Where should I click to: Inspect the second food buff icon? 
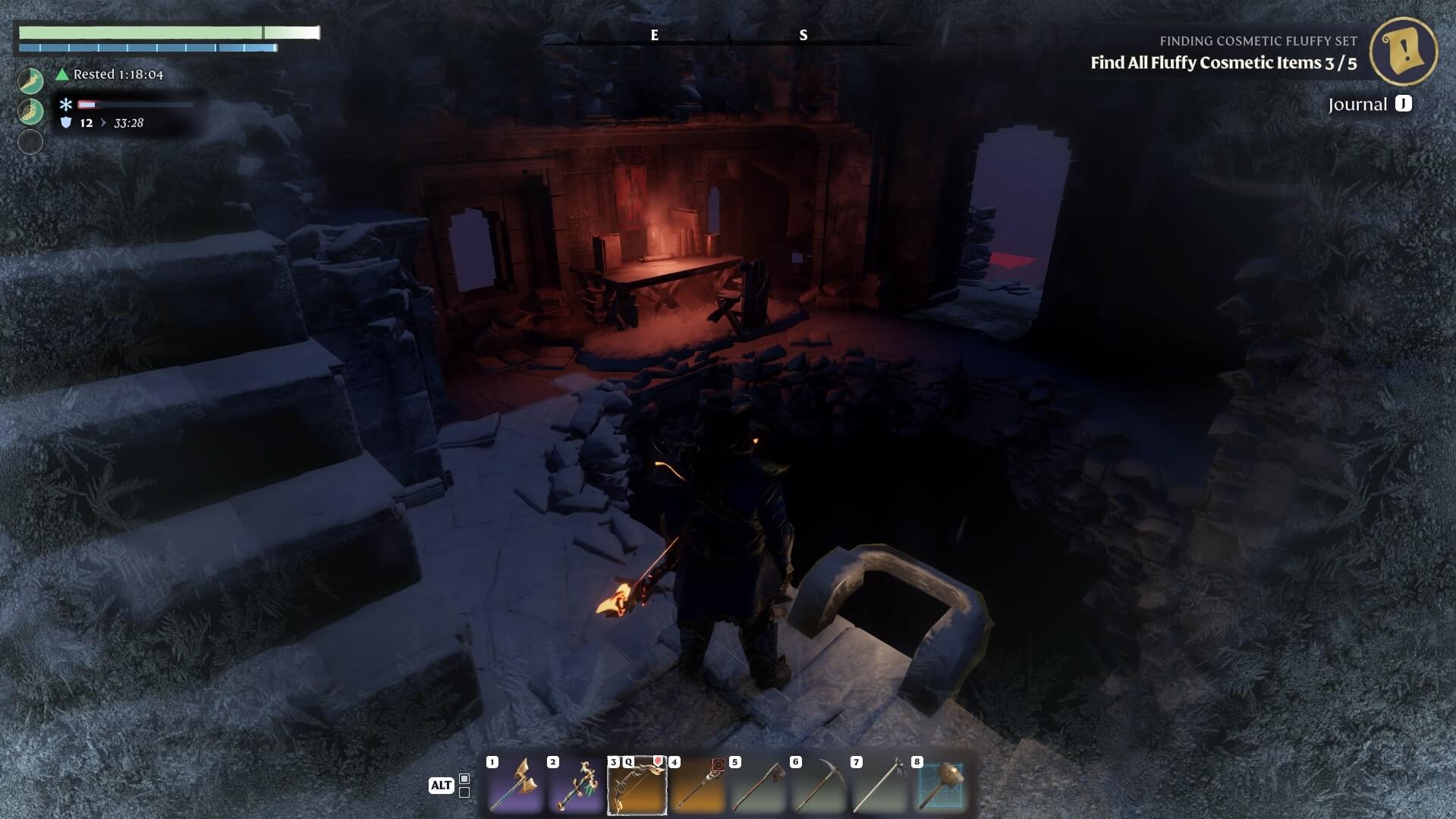[30, 112]
